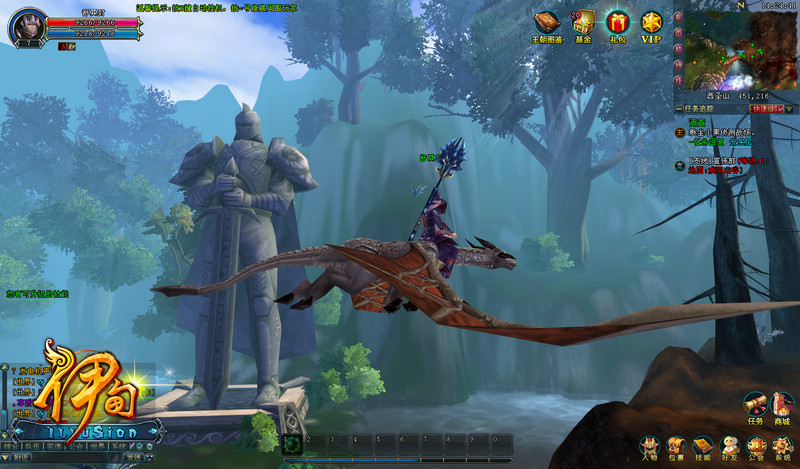
Task: Open the 任务 quest scroll icon
Action: [x=755, y=403]
